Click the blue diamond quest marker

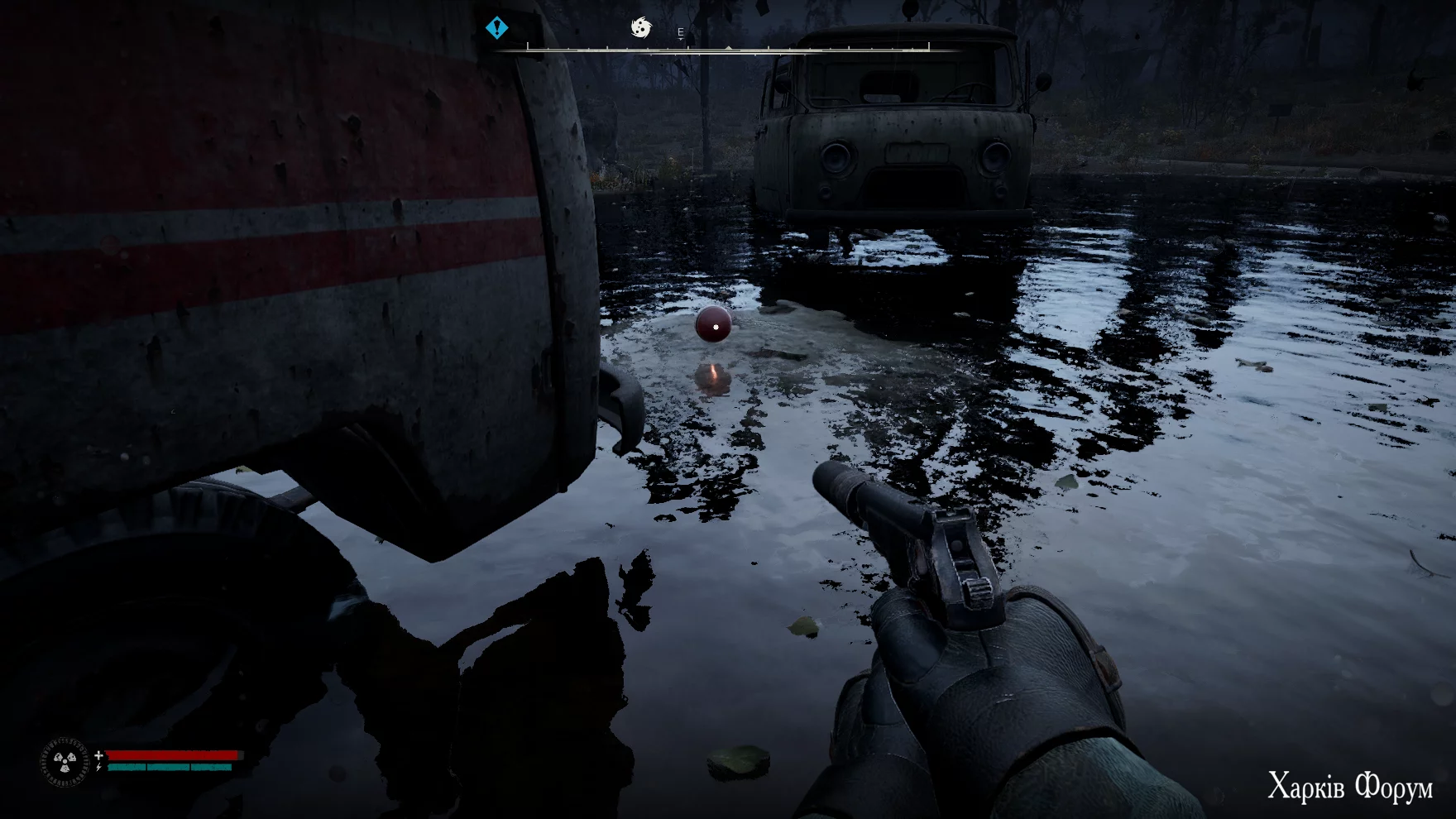coord(496,28)
